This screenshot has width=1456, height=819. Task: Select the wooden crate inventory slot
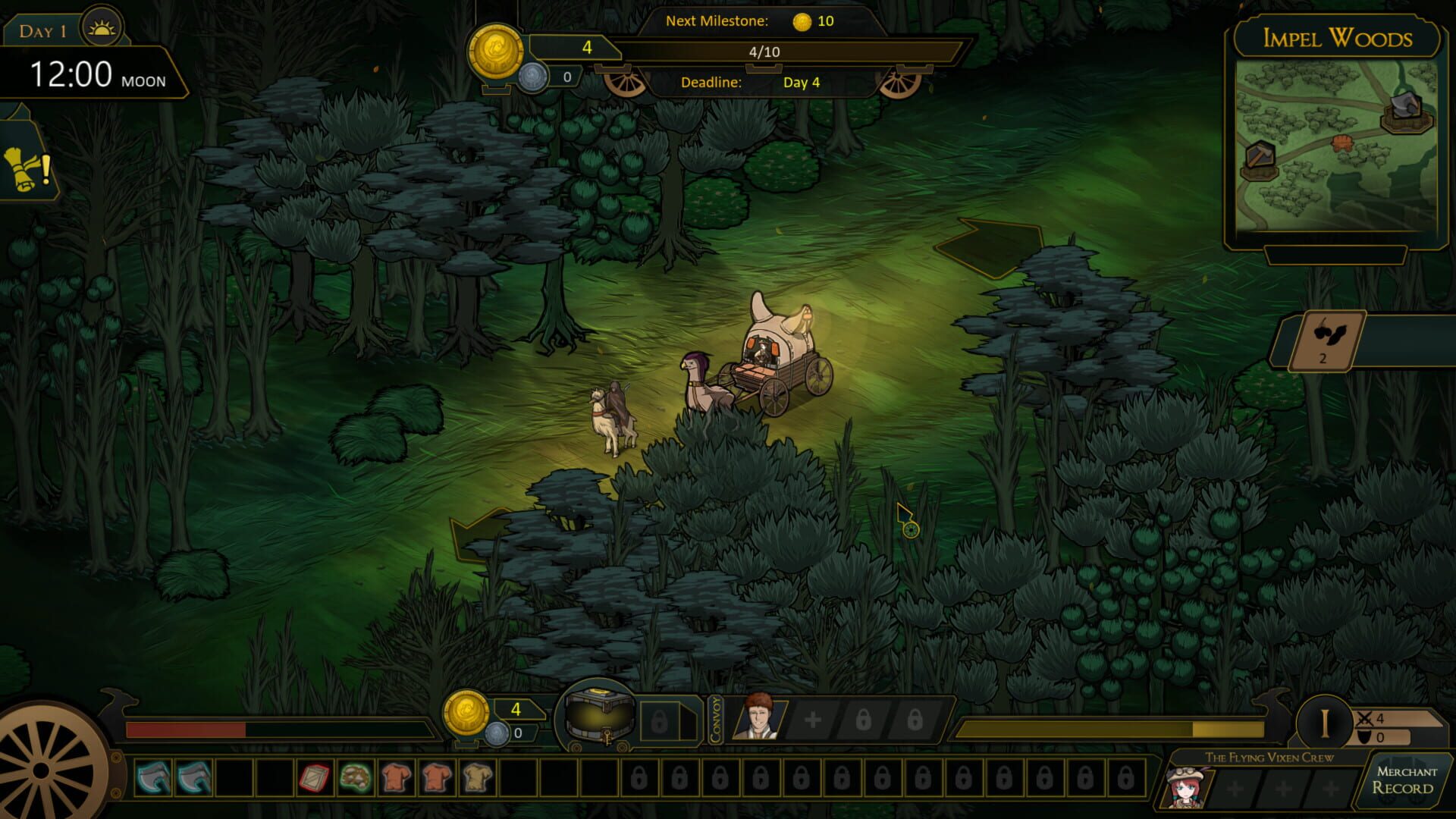tap(314, 778)
